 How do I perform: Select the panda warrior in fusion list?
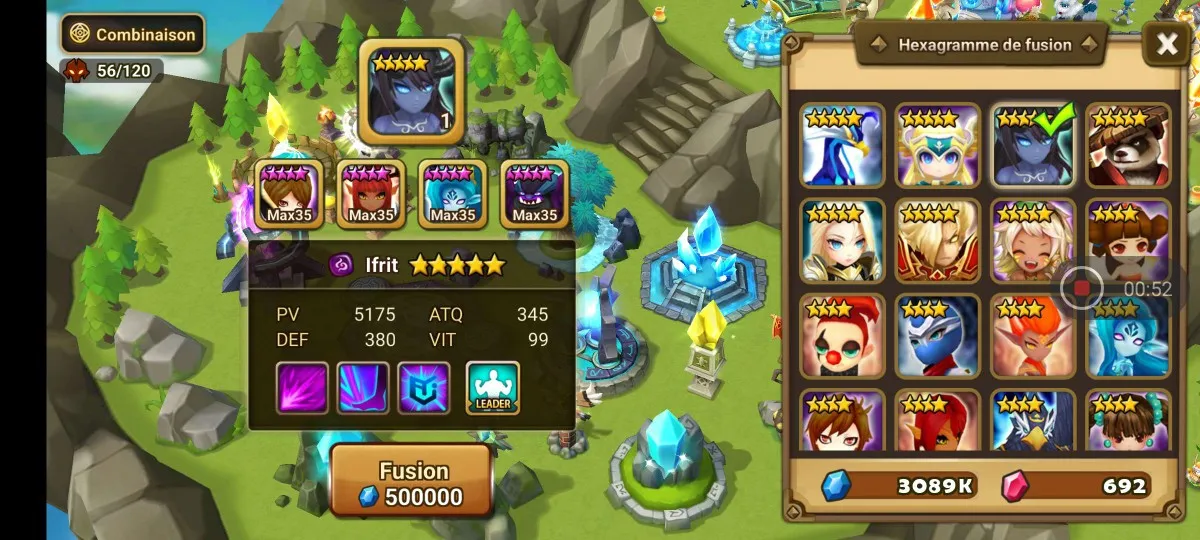coord(1128,146)
